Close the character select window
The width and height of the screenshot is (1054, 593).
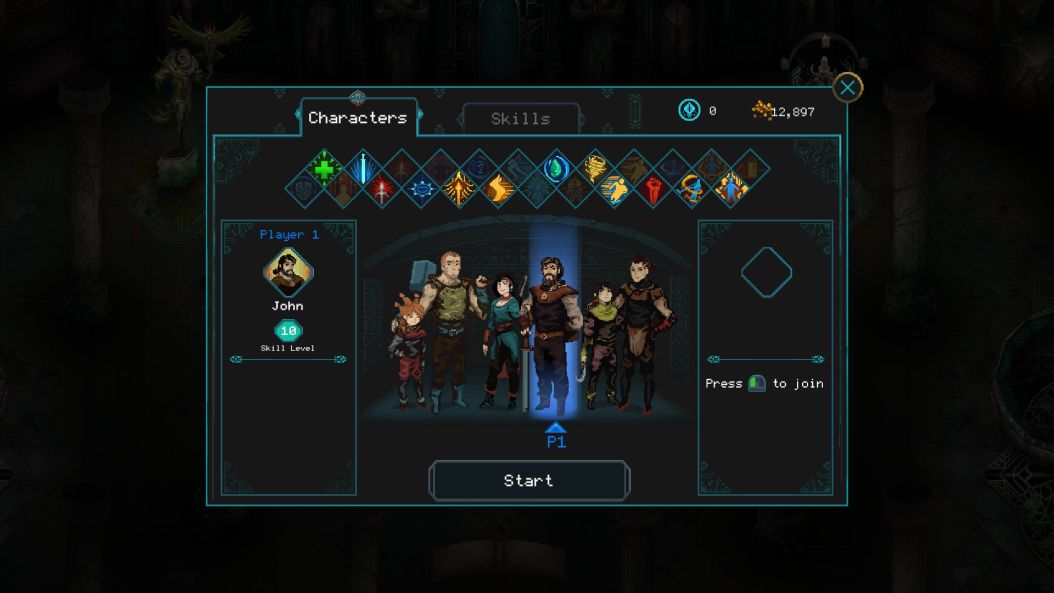(847, 88)
